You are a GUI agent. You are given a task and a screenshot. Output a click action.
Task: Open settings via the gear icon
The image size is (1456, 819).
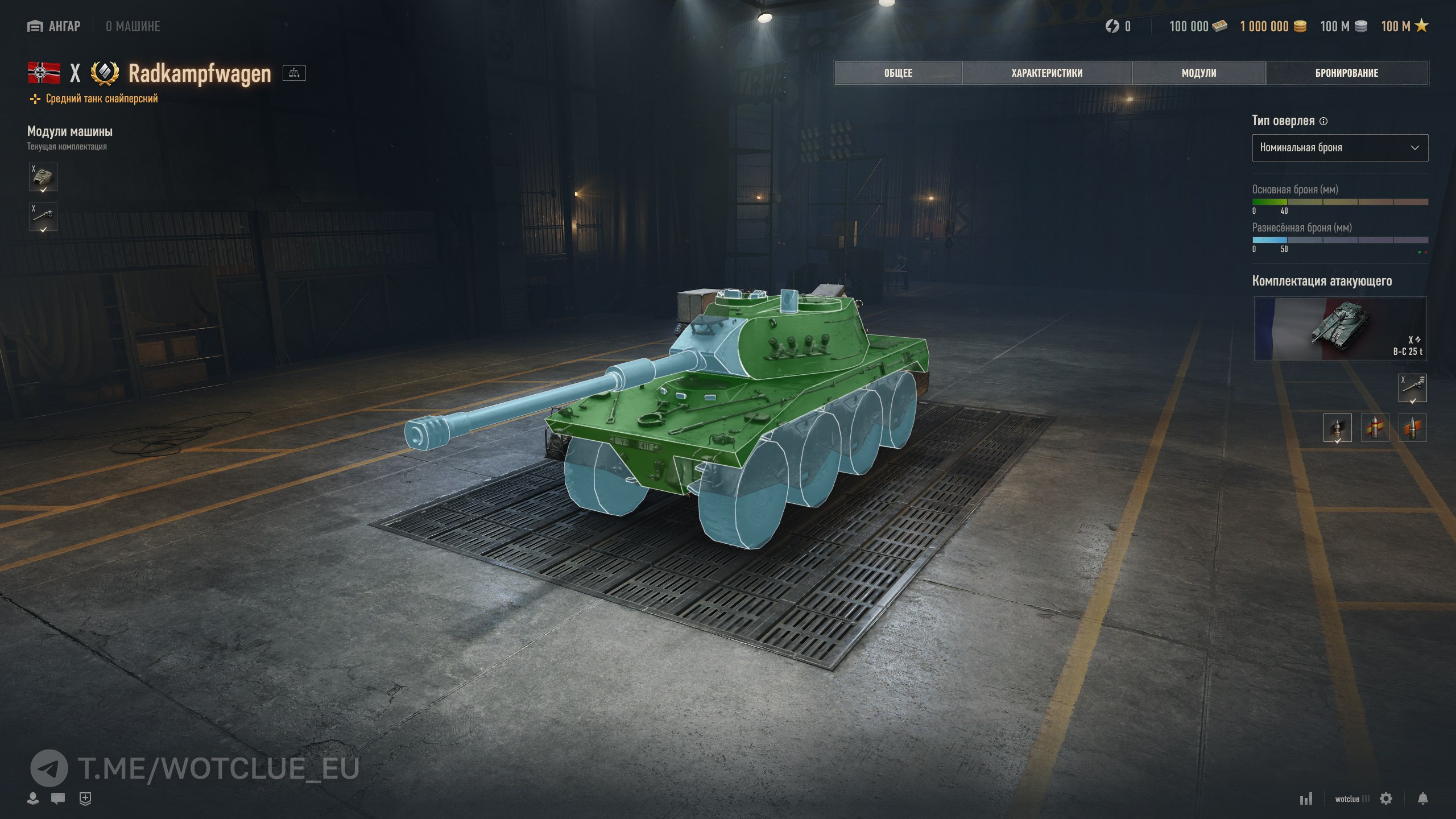(1386, 799)
